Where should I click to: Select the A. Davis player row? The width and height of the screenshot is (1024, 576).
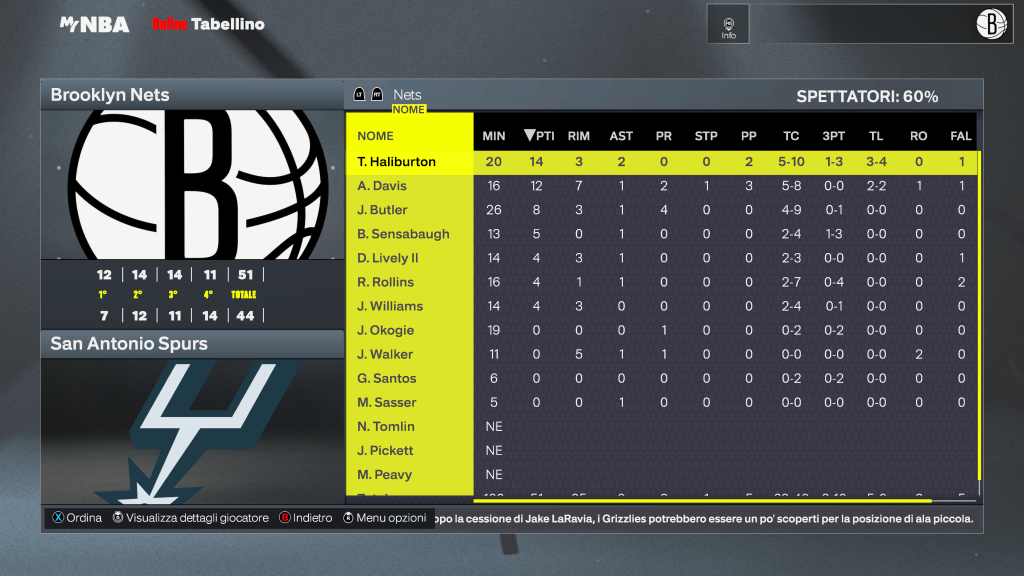[x=383, y=186]
